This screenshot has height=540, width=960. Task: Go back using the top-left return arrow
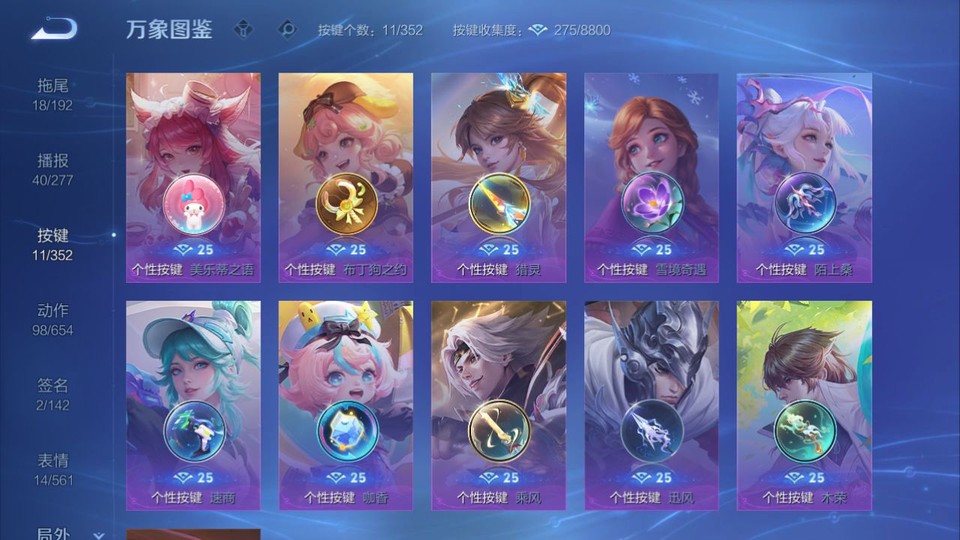pos(54,29)
